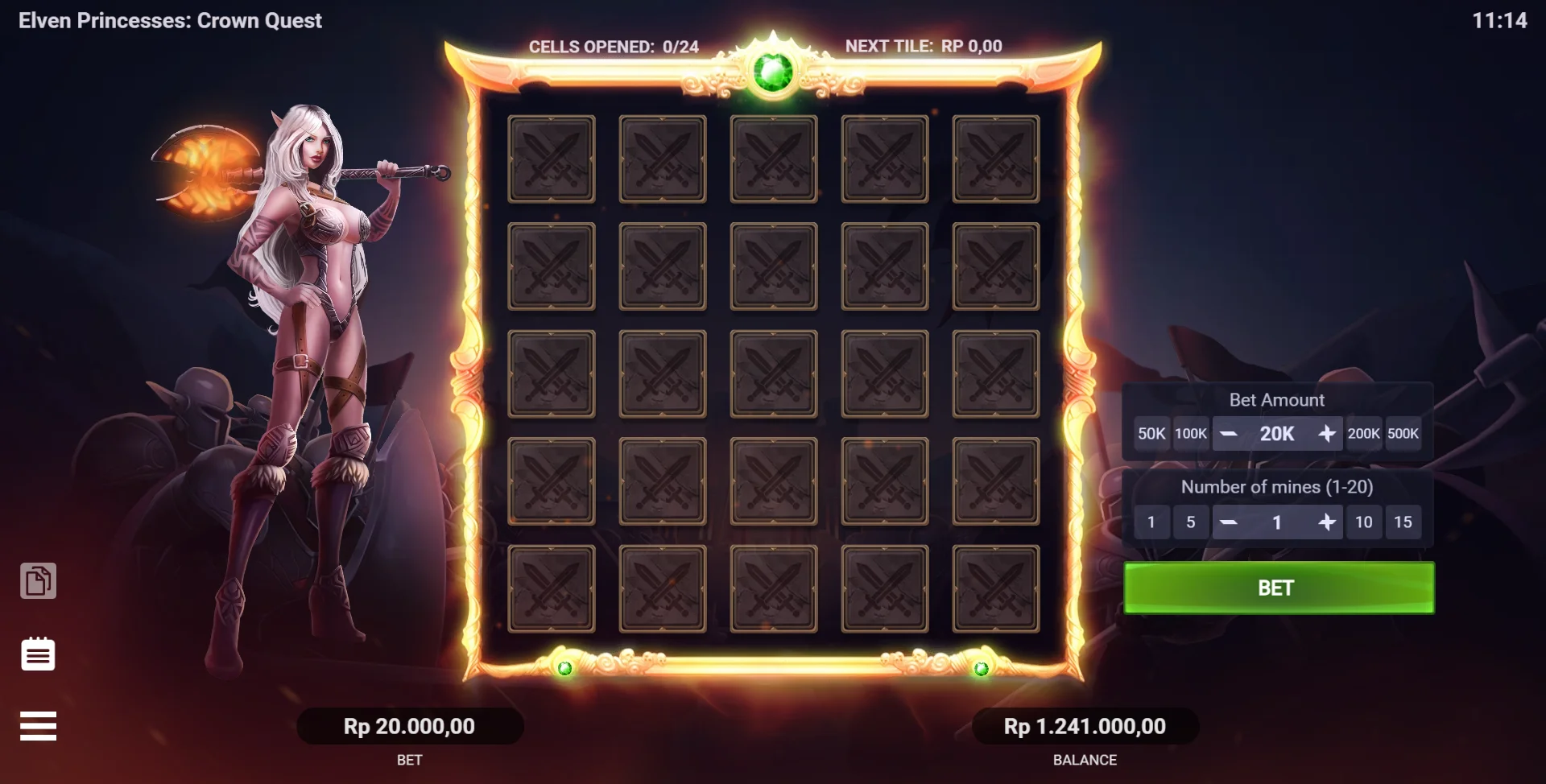Screen dimensions: 1546x784
Task: Click the plus icon under Number of mines
Action: pos(1329,522)
